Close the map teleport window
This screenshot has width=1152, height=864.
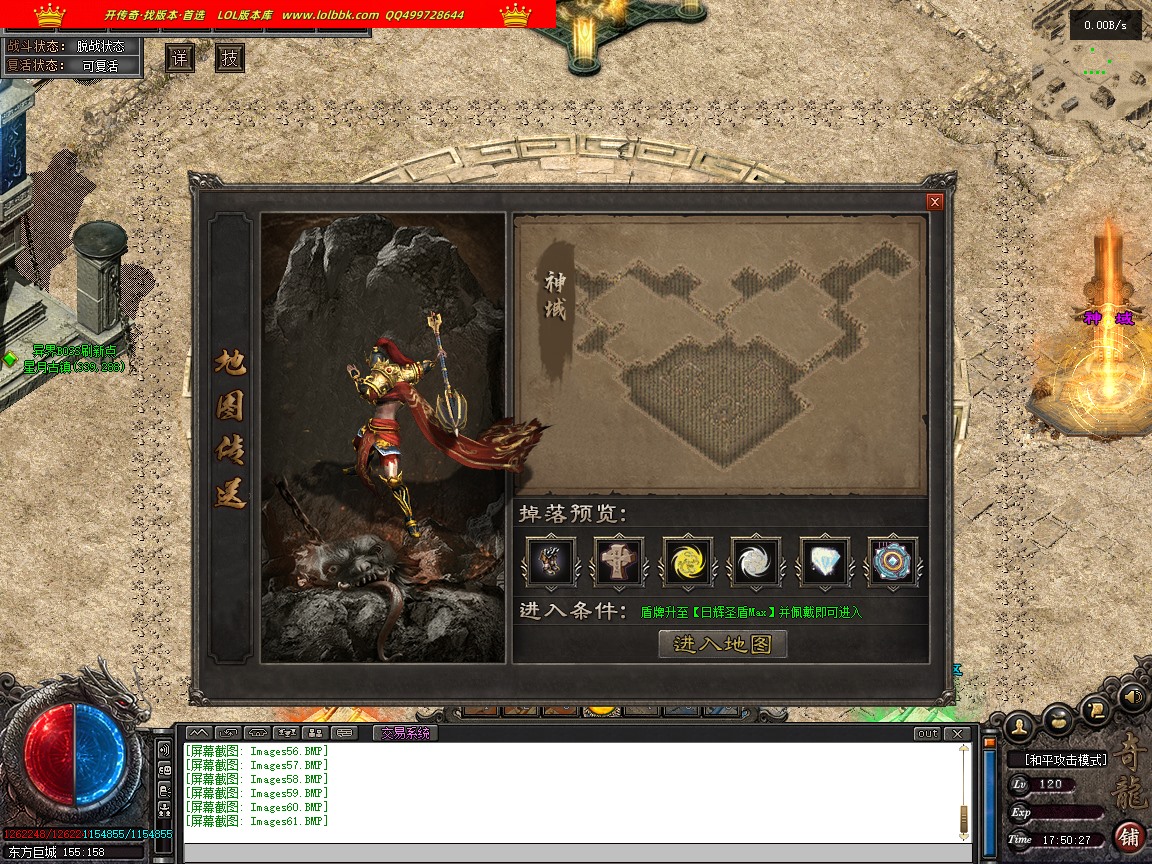click(935, 202)
